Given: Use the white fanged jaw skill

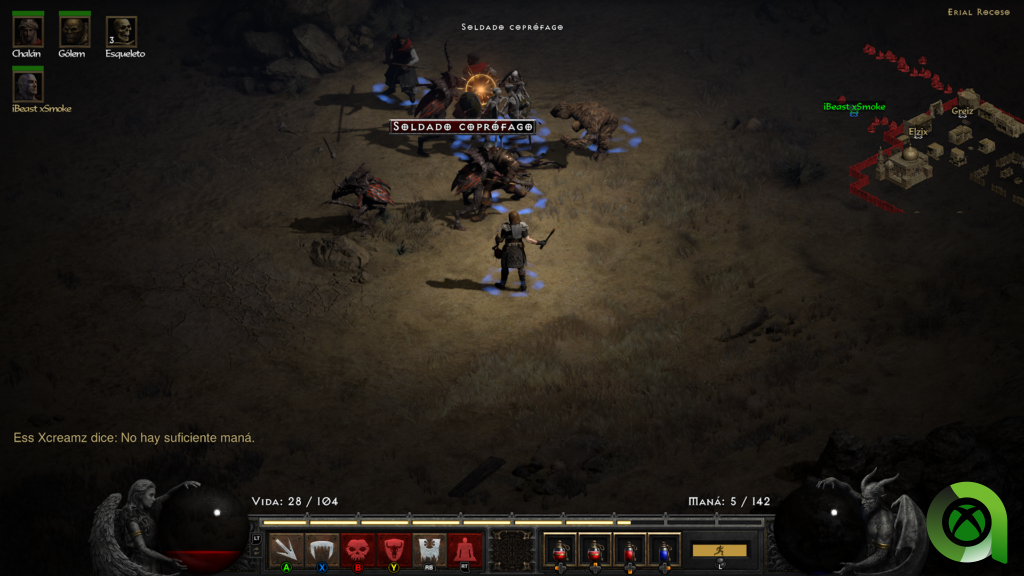Looking at the screenshot, I should pyautogui.click(x=321, y=550).
